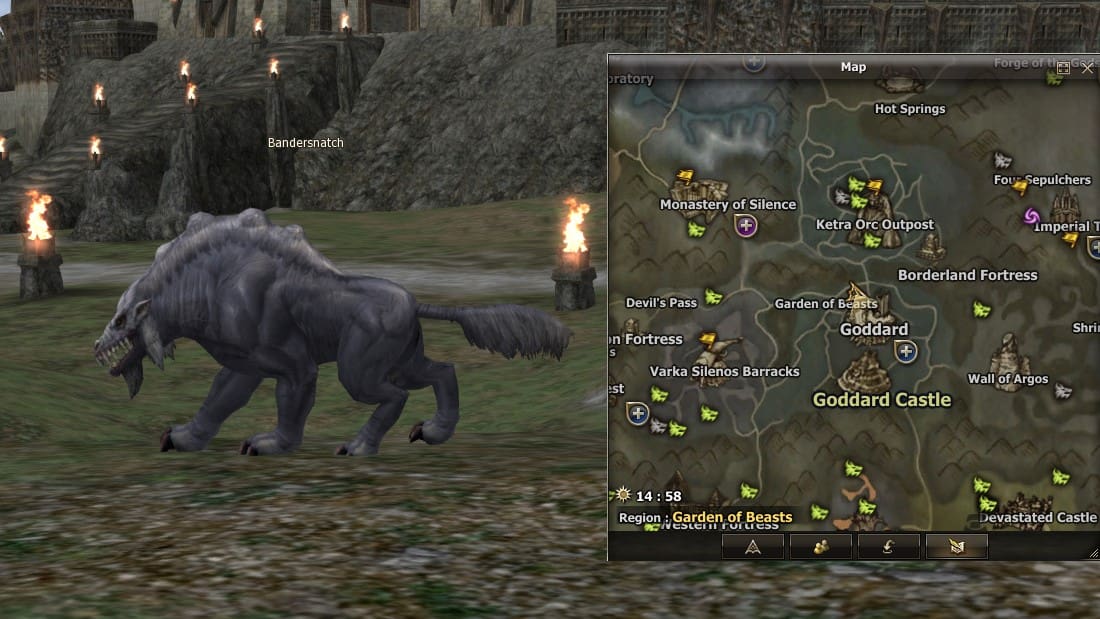This screenshot has width=1100, height=619.
Task: Select the Goddard Castle marker on the map
Action: click(866, 374)
